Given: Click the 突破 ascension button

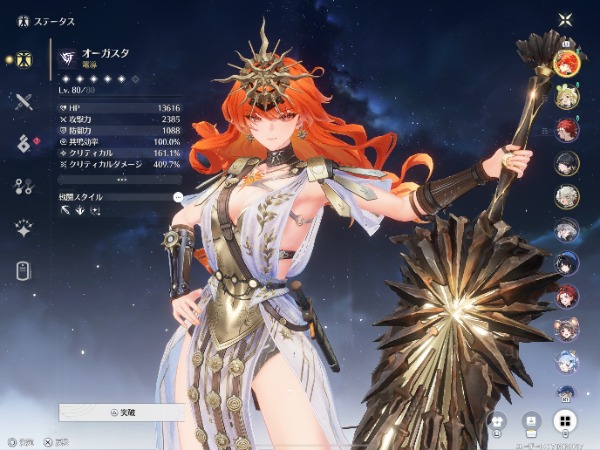Looking at the screenshot, I should 120,411.
